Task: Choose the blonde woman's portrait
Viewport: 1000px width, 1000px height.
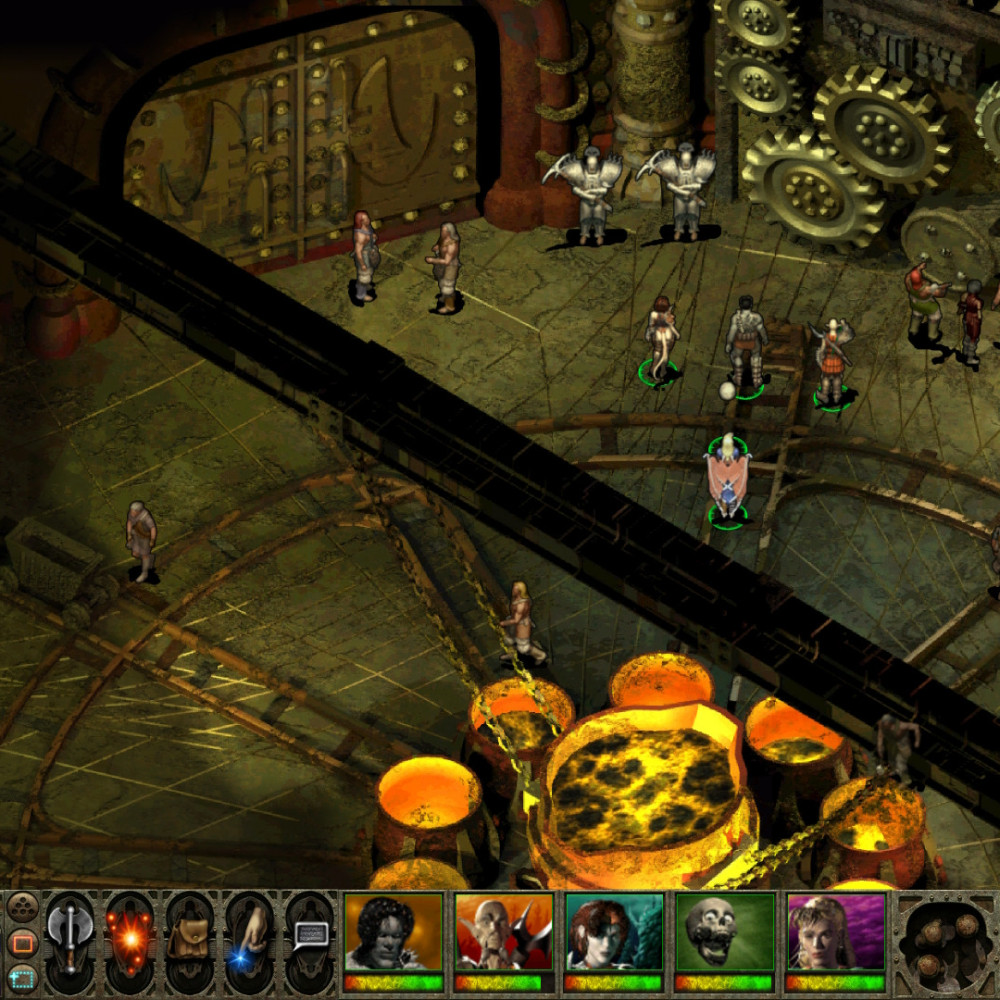Action: [835, 933]
